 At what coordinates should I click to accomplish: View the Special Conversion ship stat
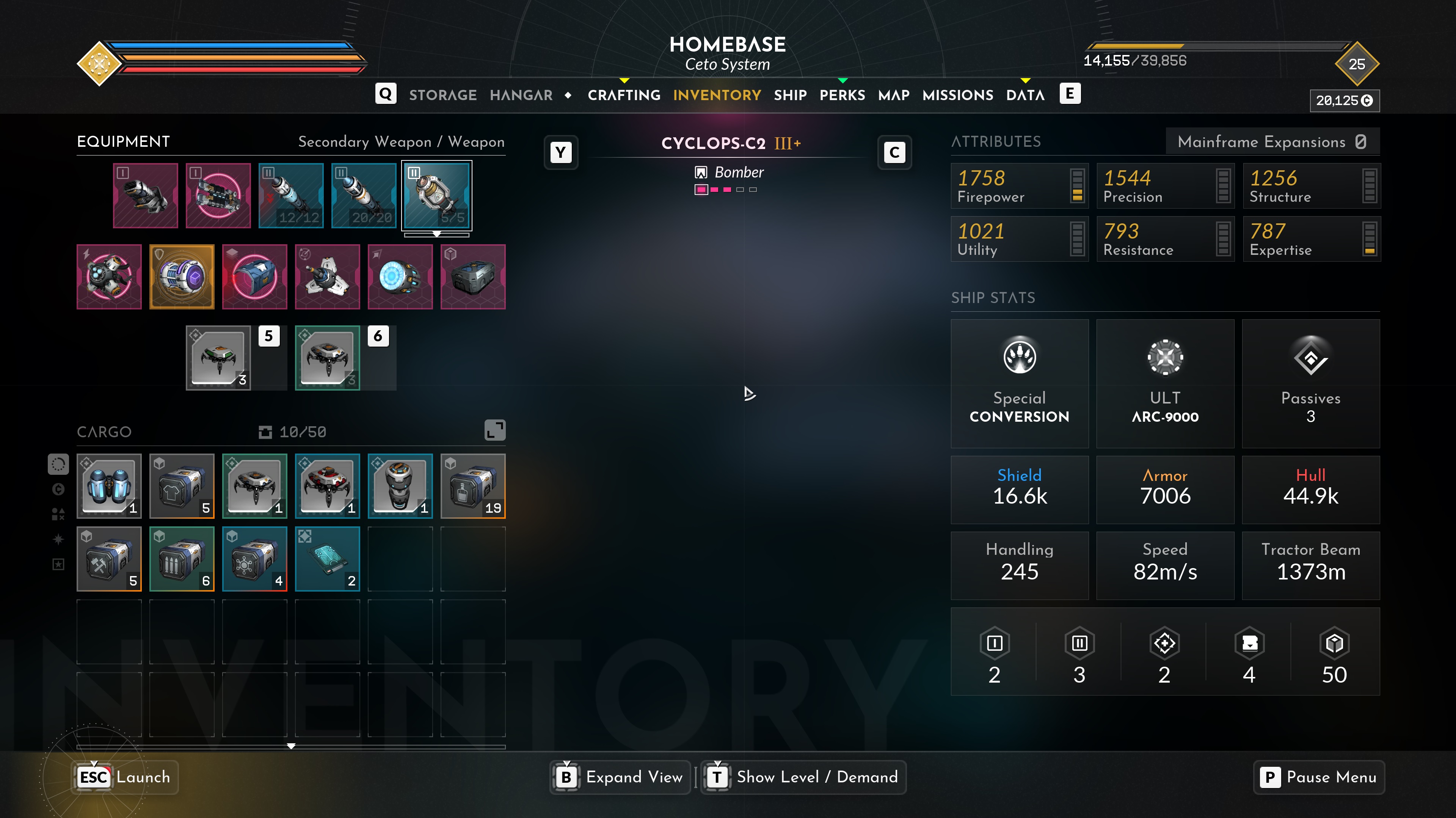1019,383
